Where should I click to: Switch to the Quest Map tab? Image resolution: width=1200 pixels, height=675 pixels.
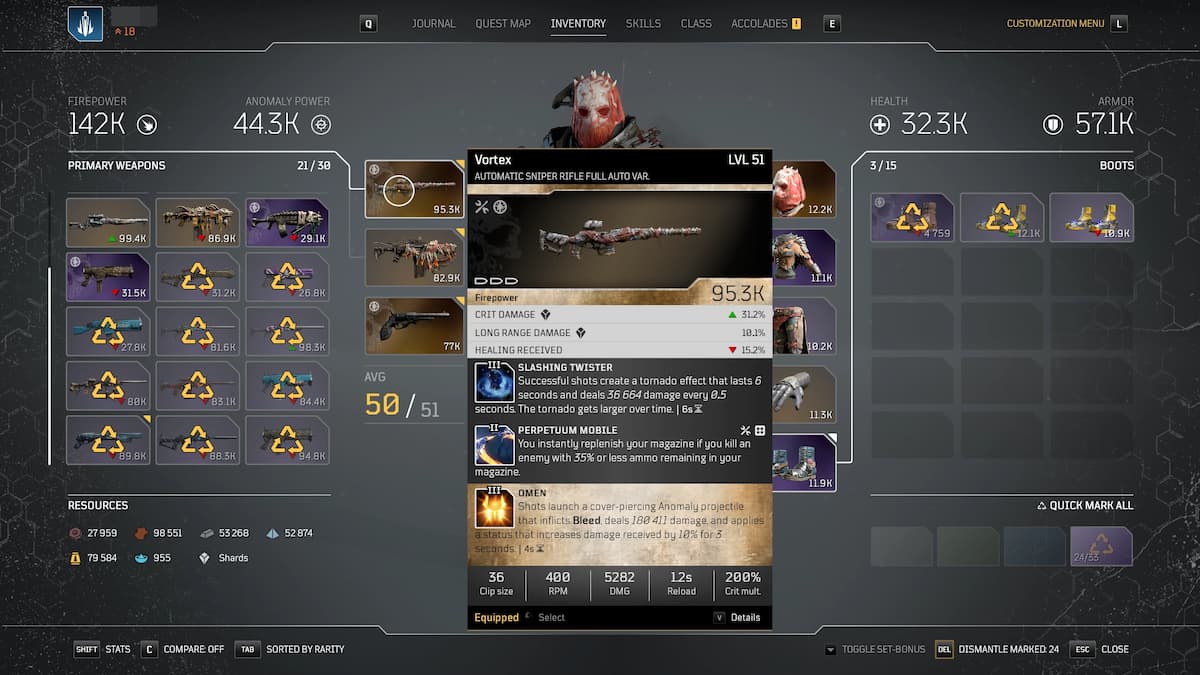(503, 23)
